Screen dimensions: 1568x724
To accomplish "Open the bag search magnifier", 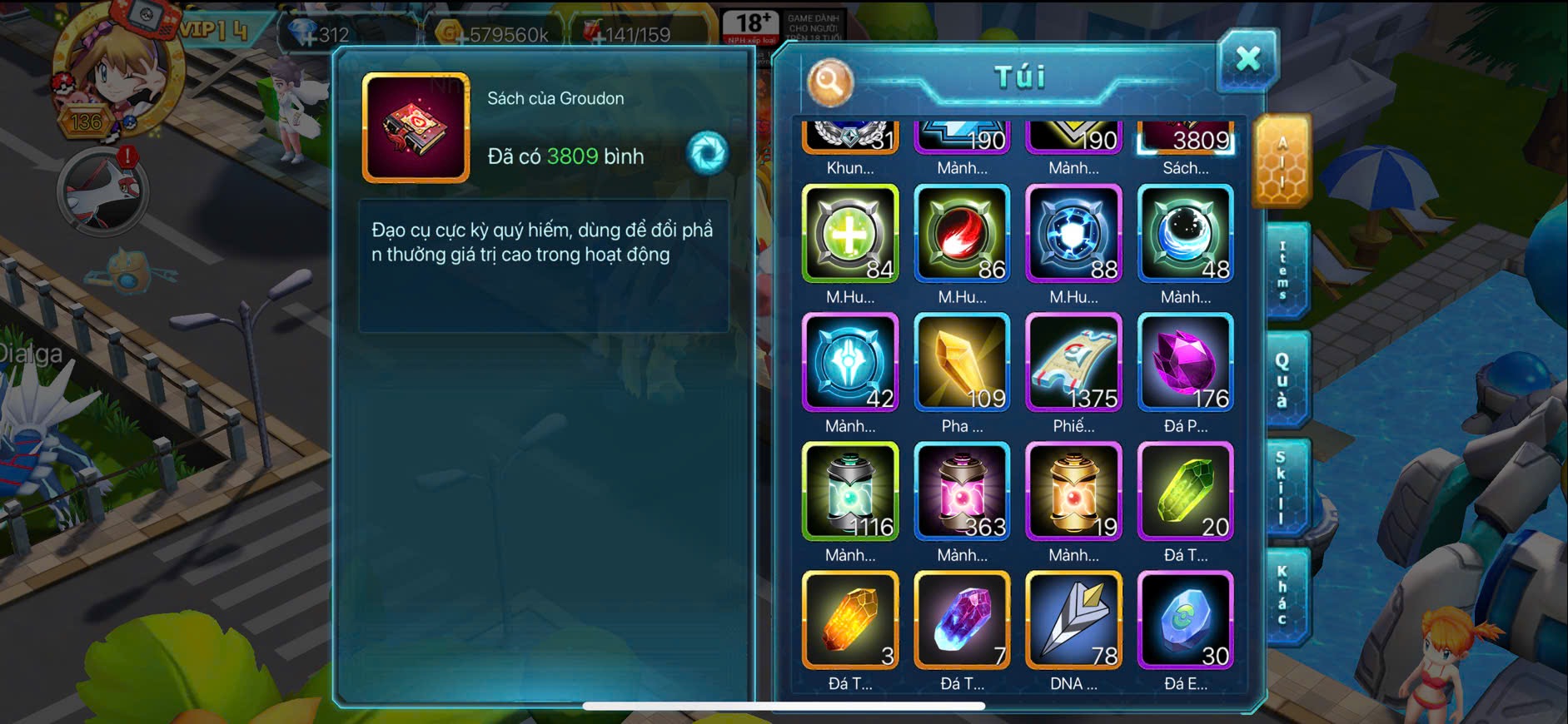I will point(829,82).
